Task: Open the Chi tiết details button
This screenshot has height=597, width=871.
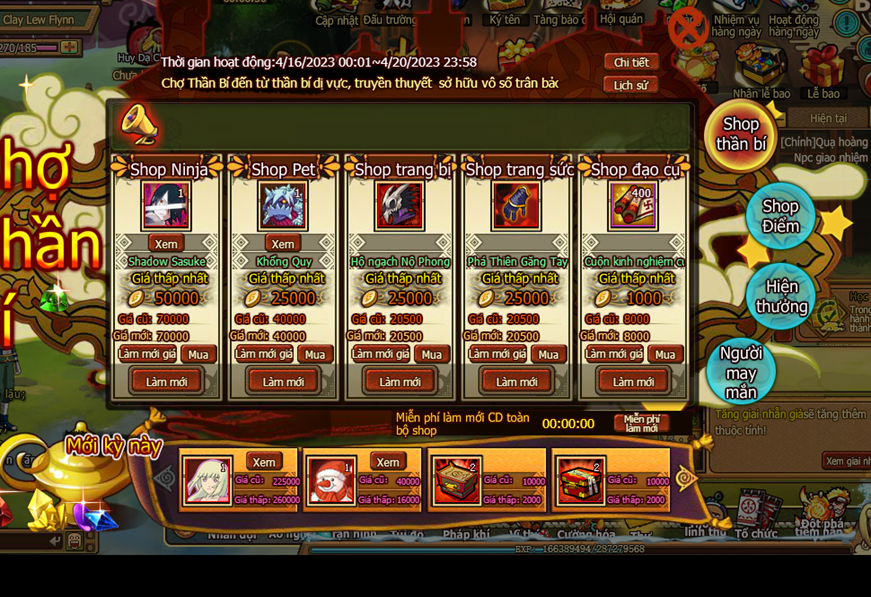Action: [631, 62]
